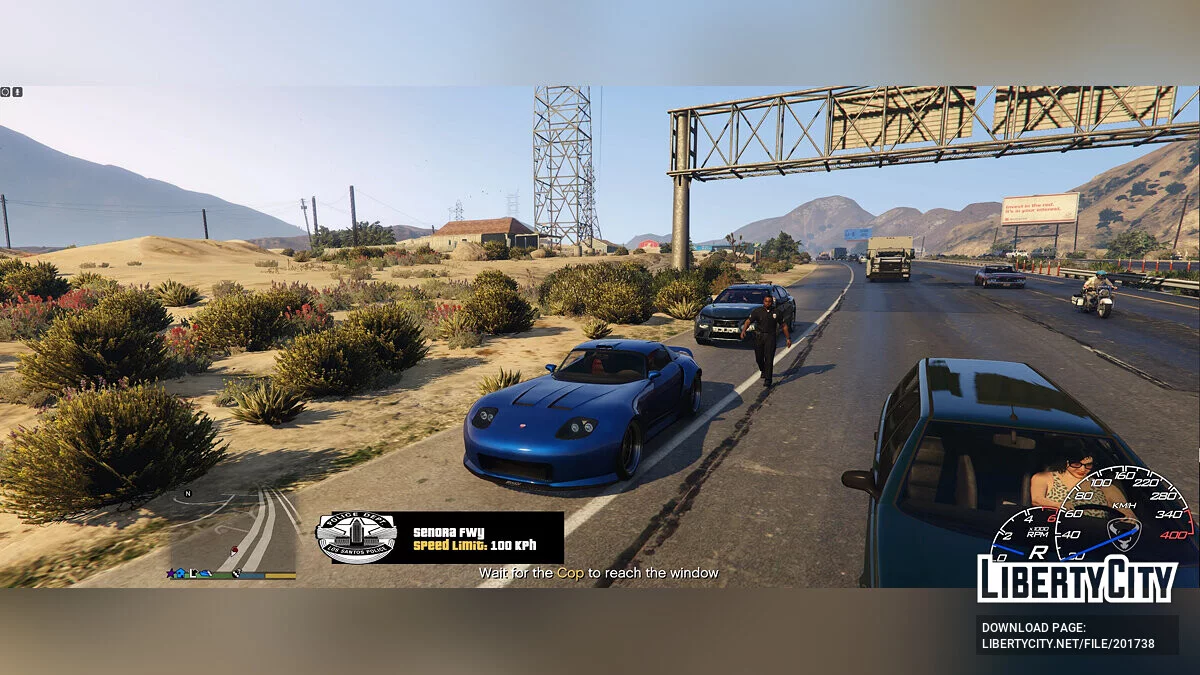Click the player arrow on the minimap
The width and height of the screenshot is (1200, 675).
click(233, 552)
